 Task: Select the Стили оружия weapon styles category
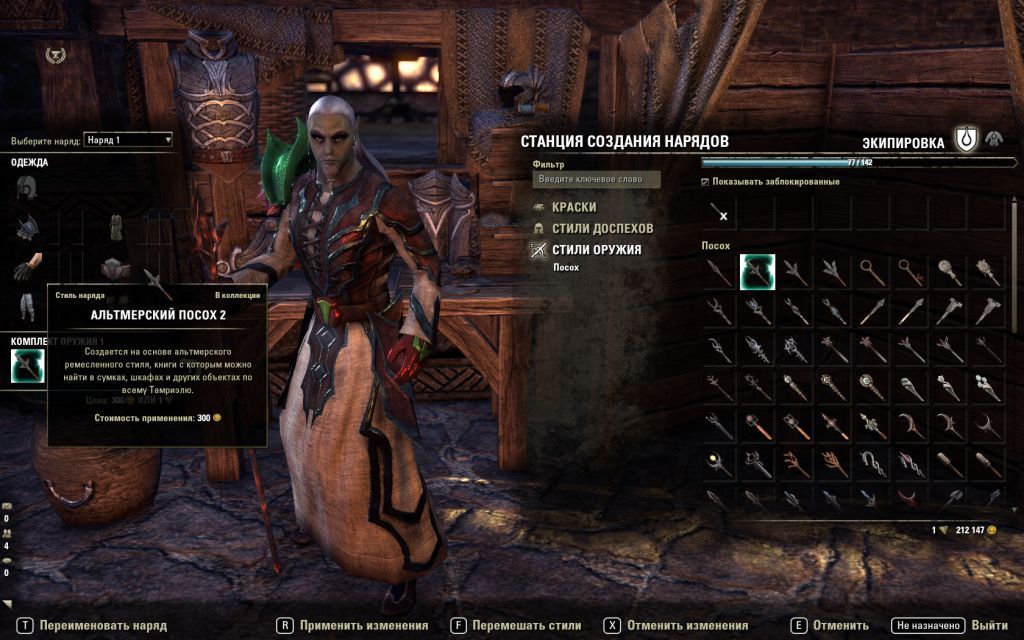596,250
